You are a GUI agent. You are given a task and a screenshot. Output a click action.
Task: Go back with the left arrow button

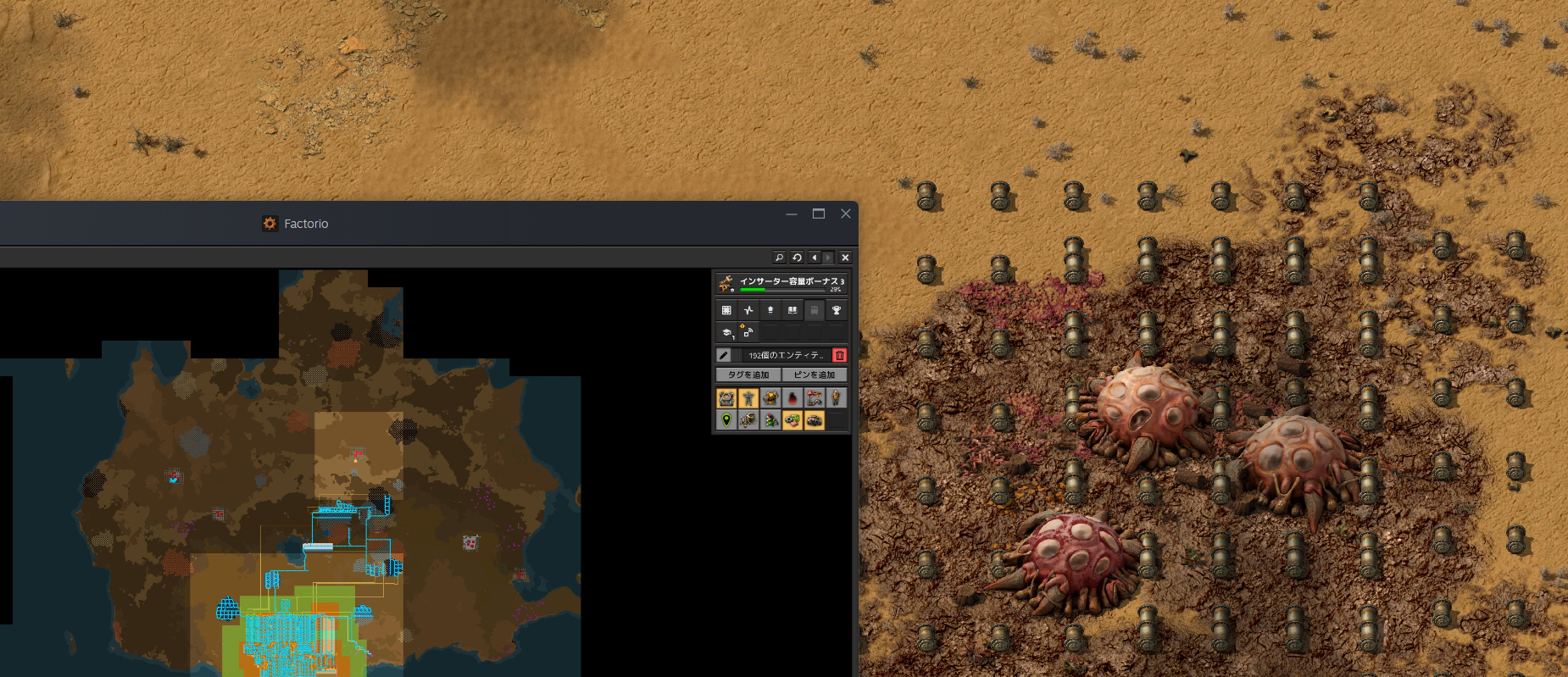(814, 258)
